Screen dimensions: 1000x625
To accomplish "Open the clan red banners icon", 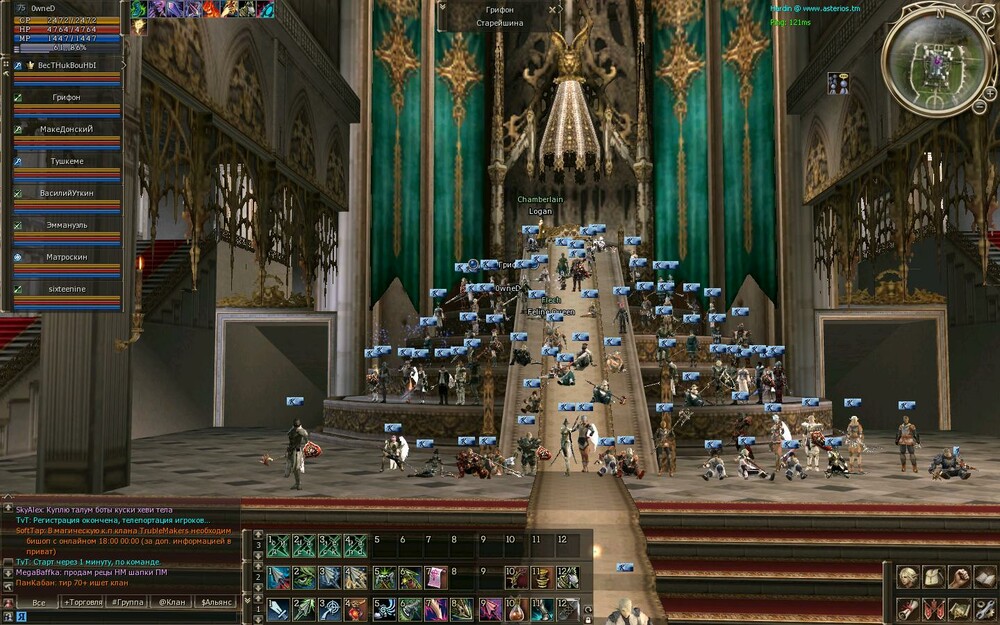I will click(933, 609).
